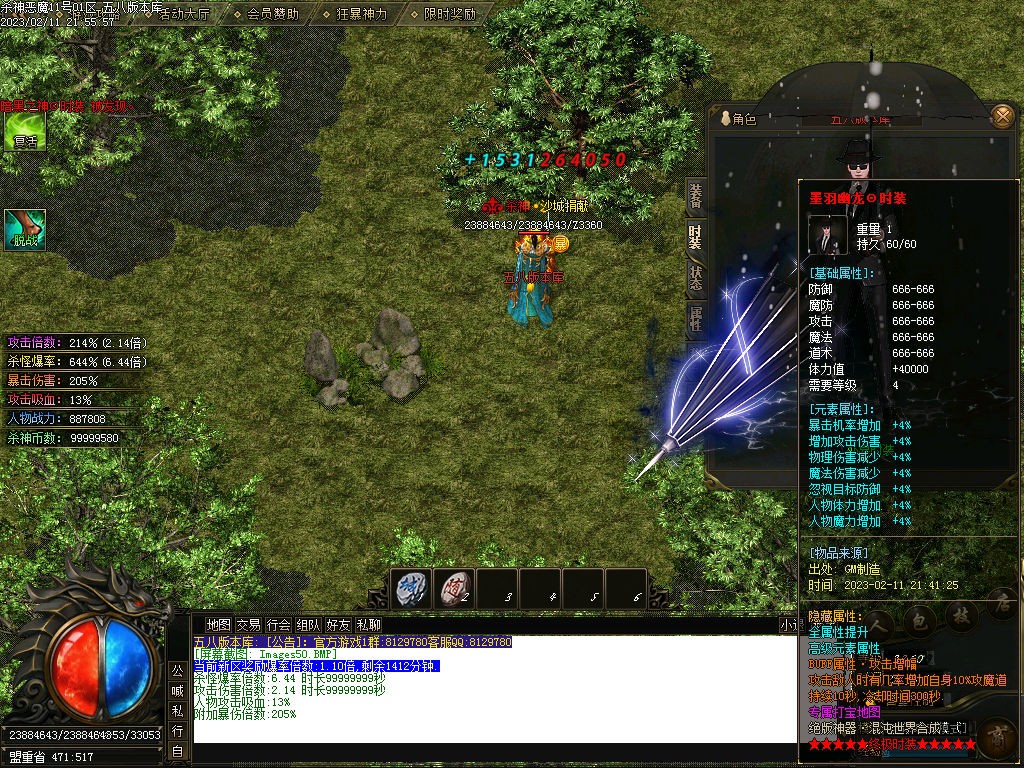Close the 角色 character panel
This screenshot has width=1024, height=768.
pyautogui.click(x=1002, y=117)
